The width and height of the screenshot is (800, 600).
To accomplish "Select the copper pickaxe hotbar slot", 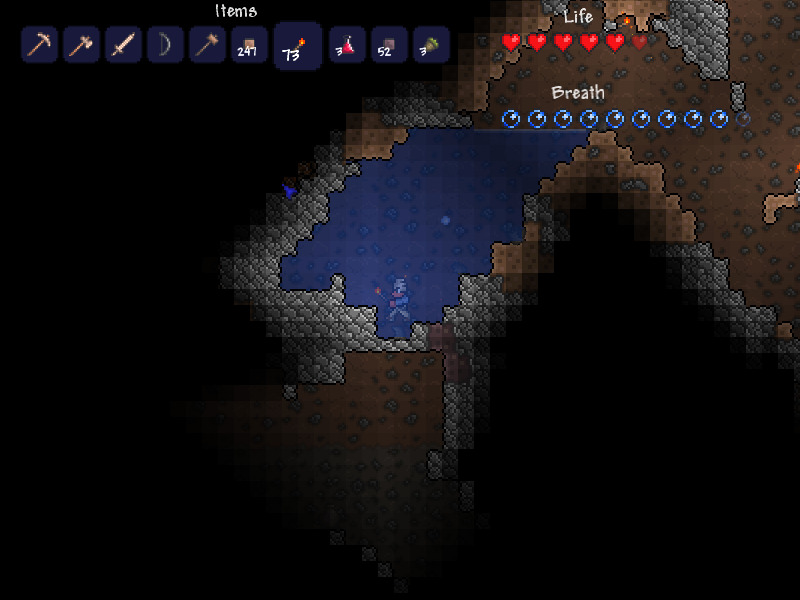I will click(40, 45).
